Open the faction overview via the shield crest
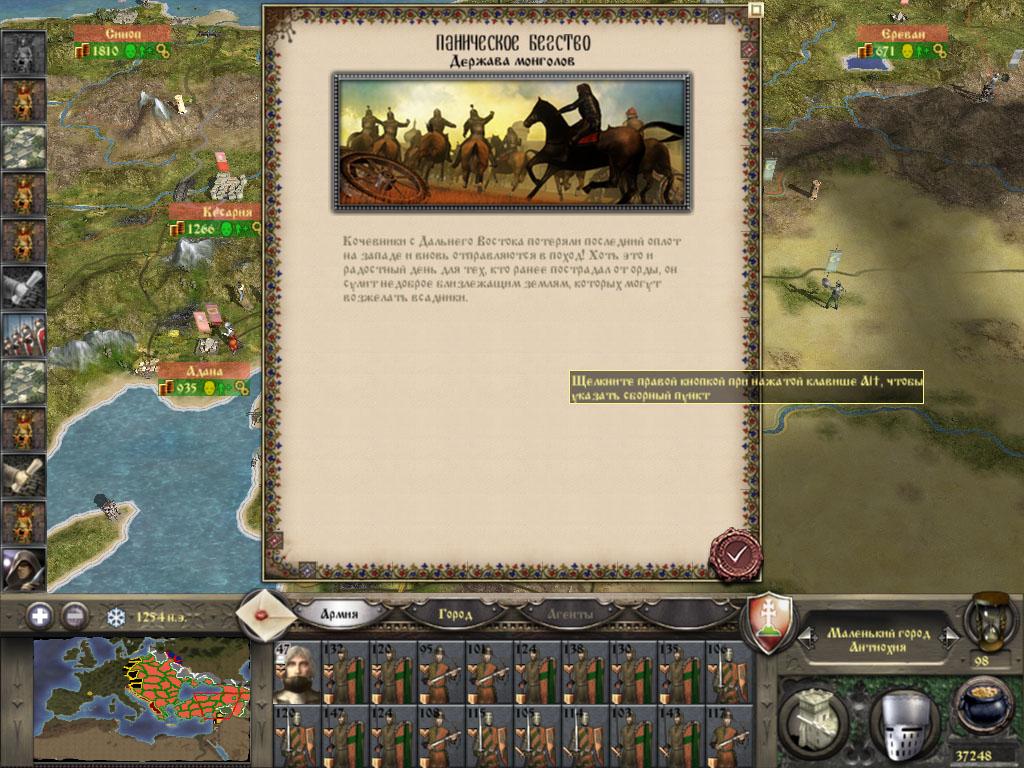Screen dimensions: 1024x768 coord(771,621)
